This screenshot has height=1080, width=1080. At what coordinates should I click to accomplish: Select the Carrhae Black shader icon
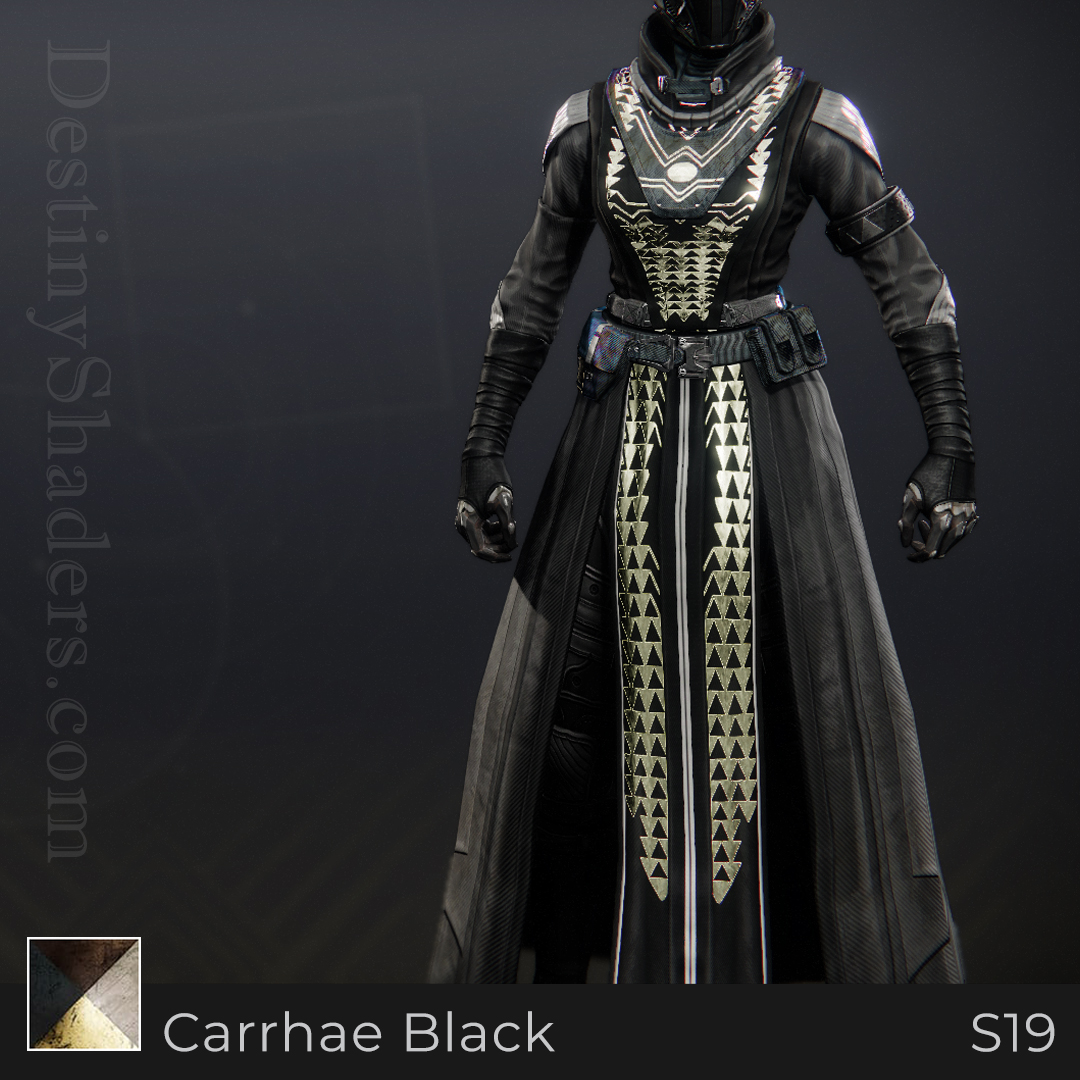click(84, 994)
